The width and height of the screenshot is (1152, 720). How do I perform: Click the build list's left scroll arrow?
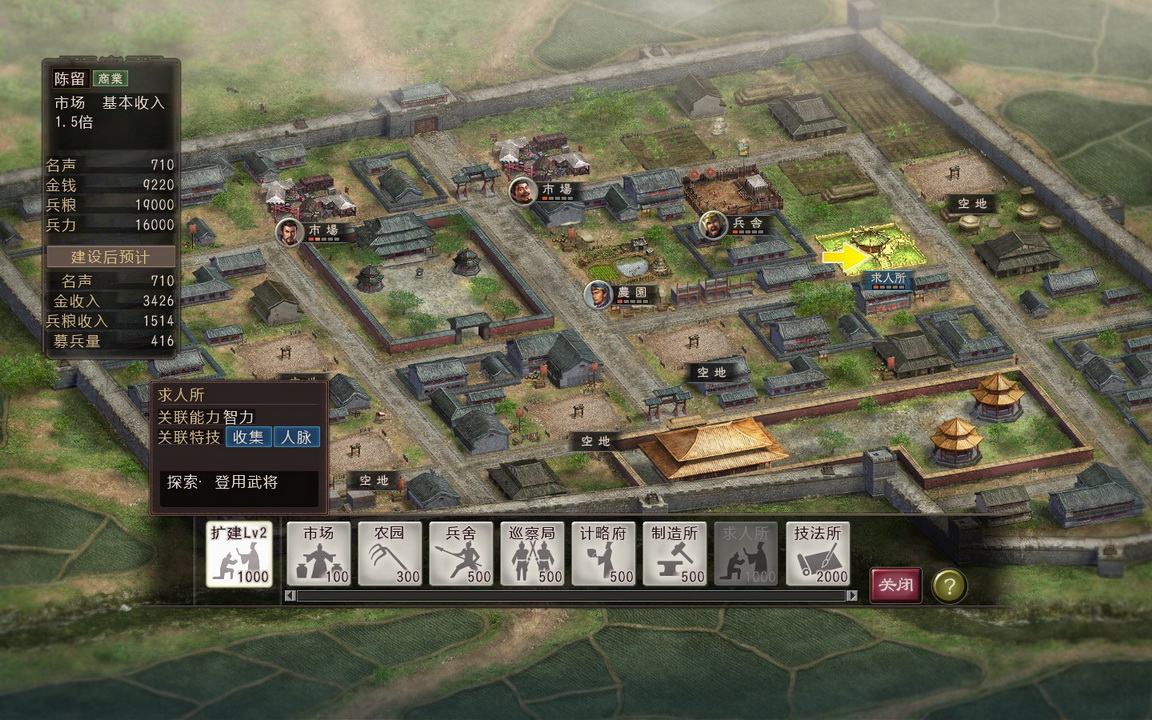click(x=290, y=596)
